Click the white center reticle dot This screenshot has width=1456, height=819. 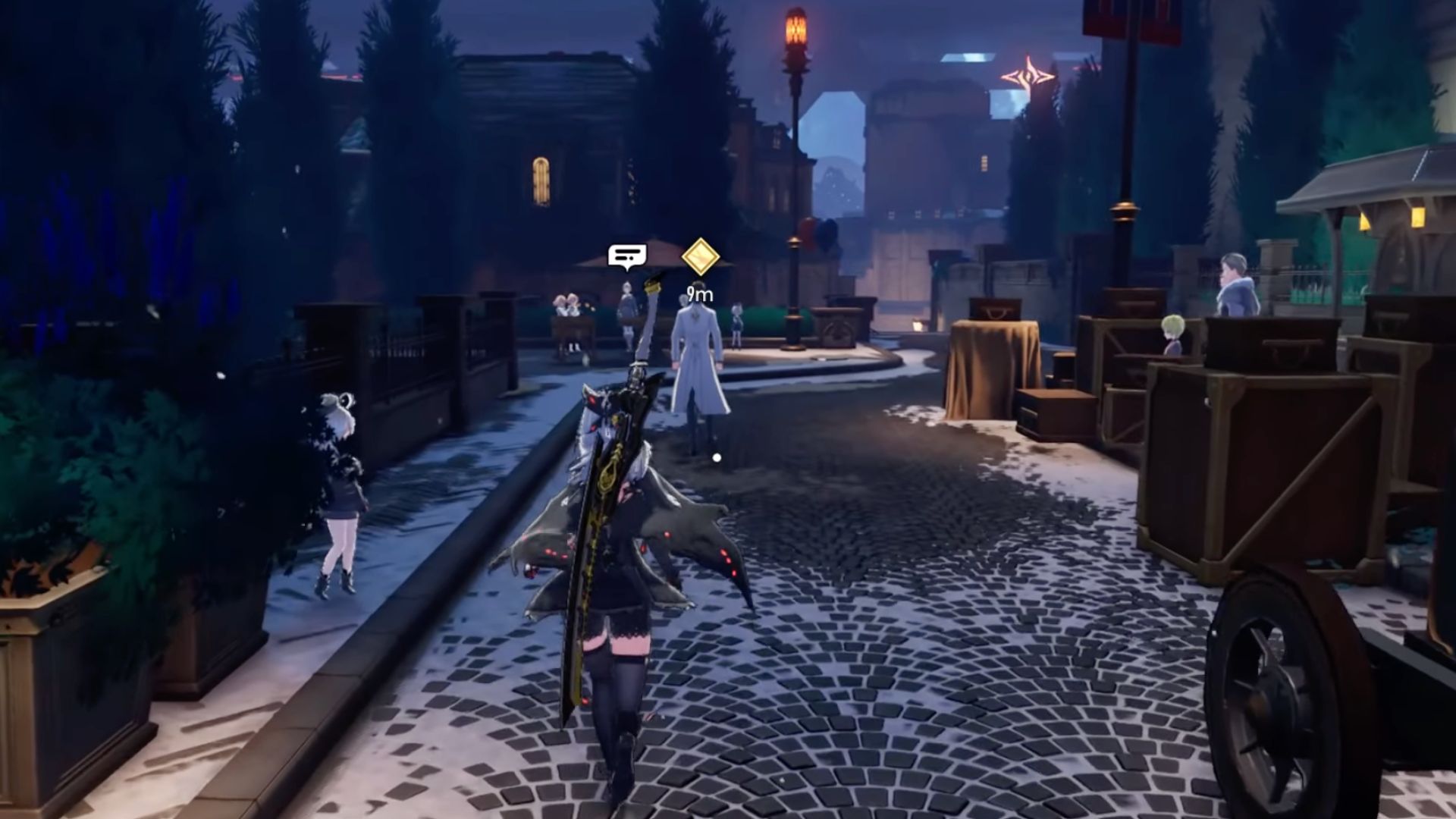tap(716, 456)
